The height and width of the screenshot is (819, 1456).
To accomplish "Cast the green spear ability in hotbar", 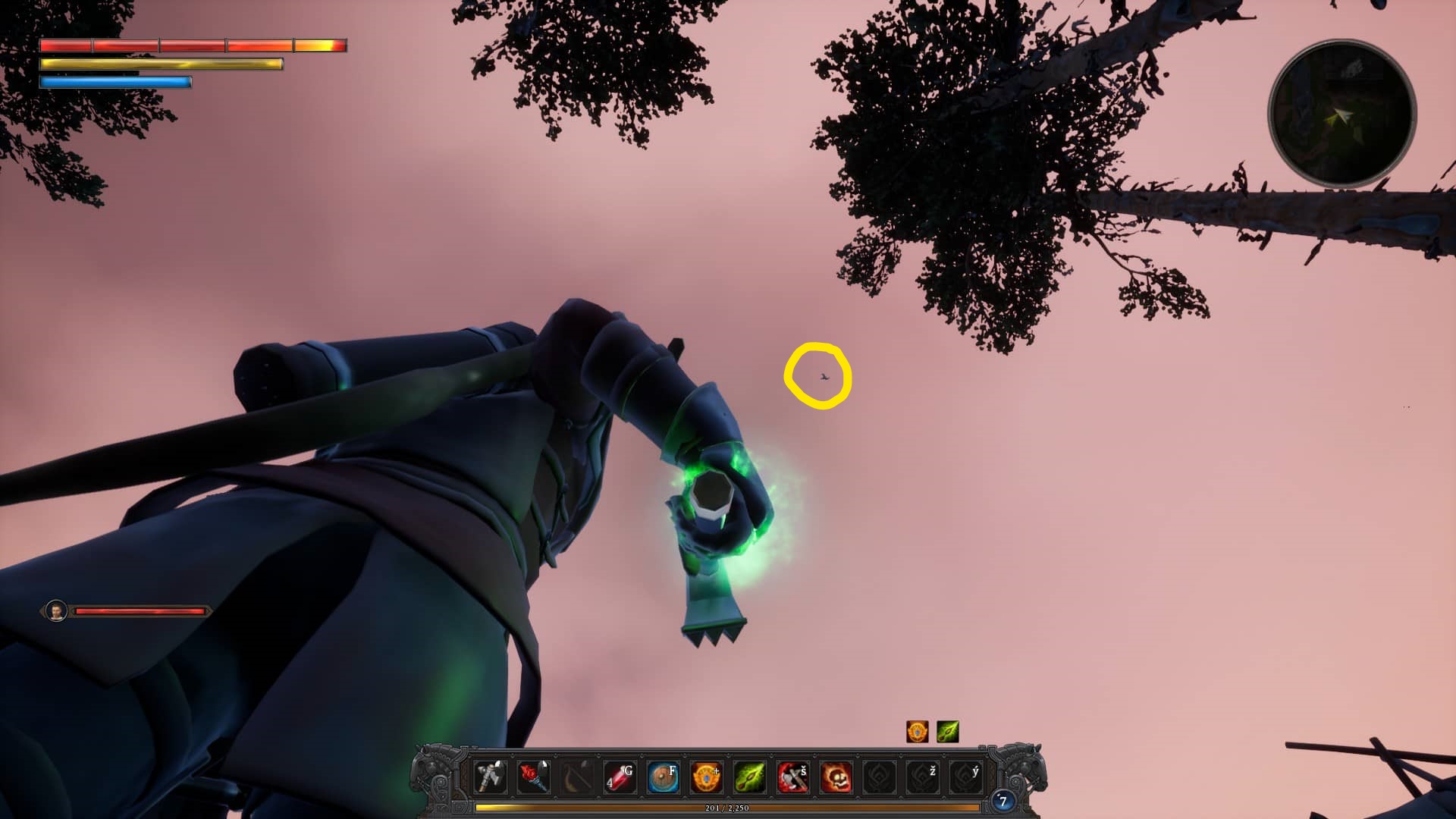I will pos(749,777).
